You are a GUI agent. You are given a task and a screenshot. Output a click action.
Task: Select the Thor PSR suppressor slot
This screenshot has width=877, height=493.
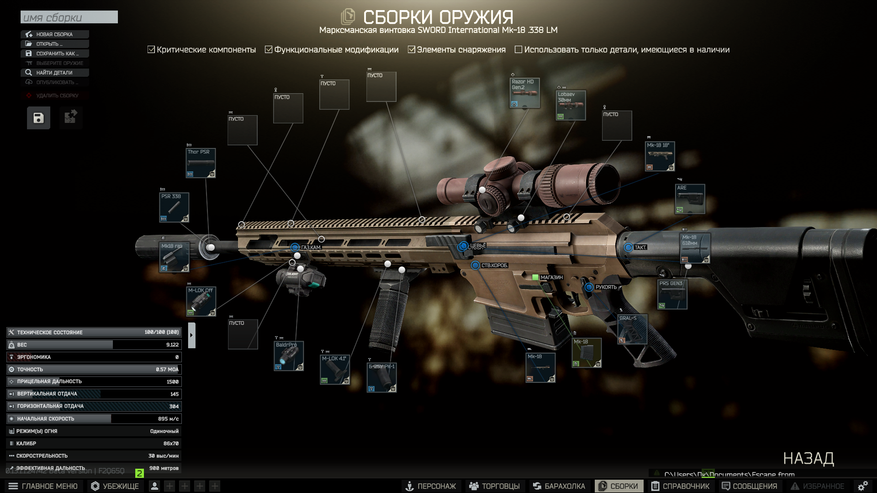[201, 163]
